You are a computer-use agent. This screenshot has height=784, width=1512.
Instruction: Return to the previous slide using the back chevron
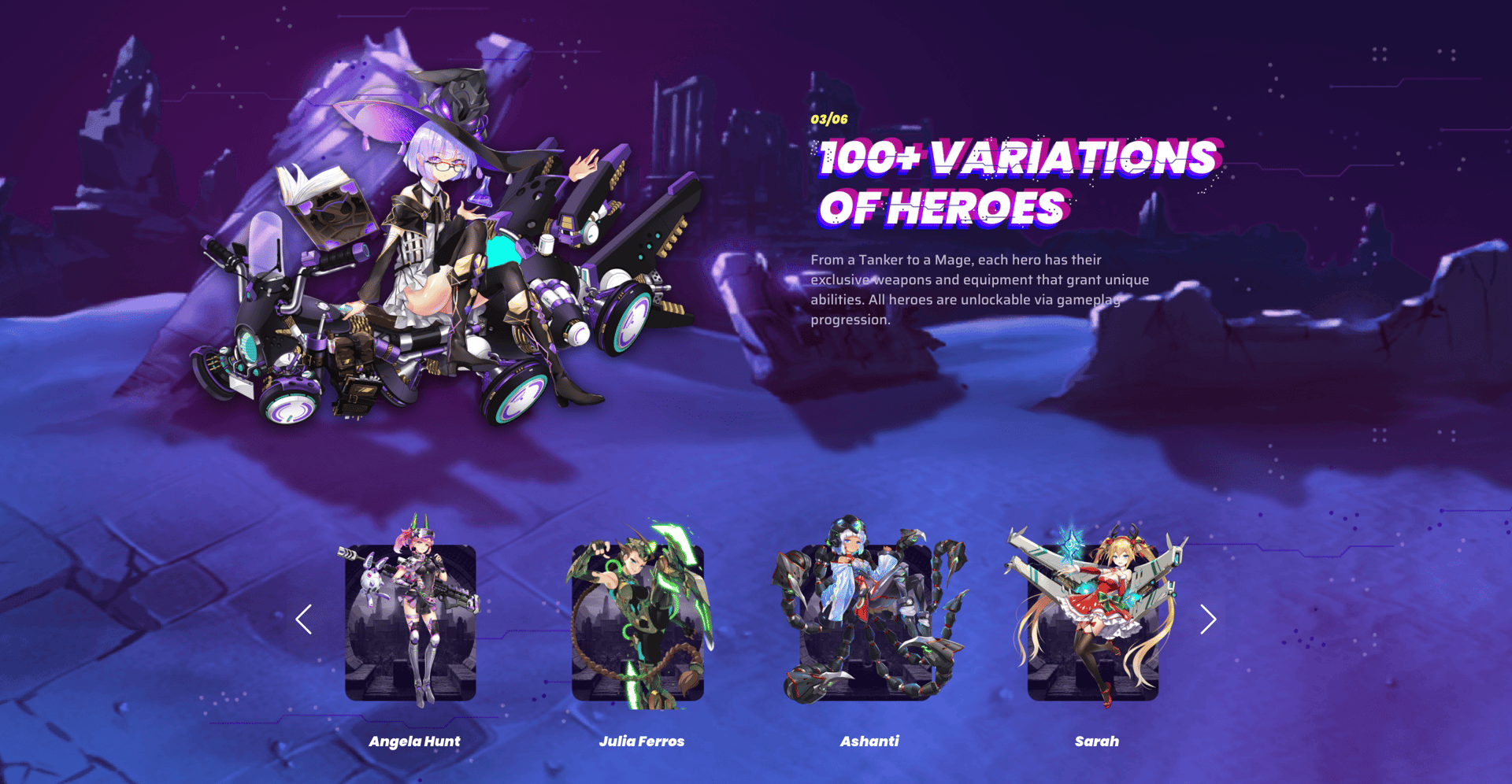[304, 619]
